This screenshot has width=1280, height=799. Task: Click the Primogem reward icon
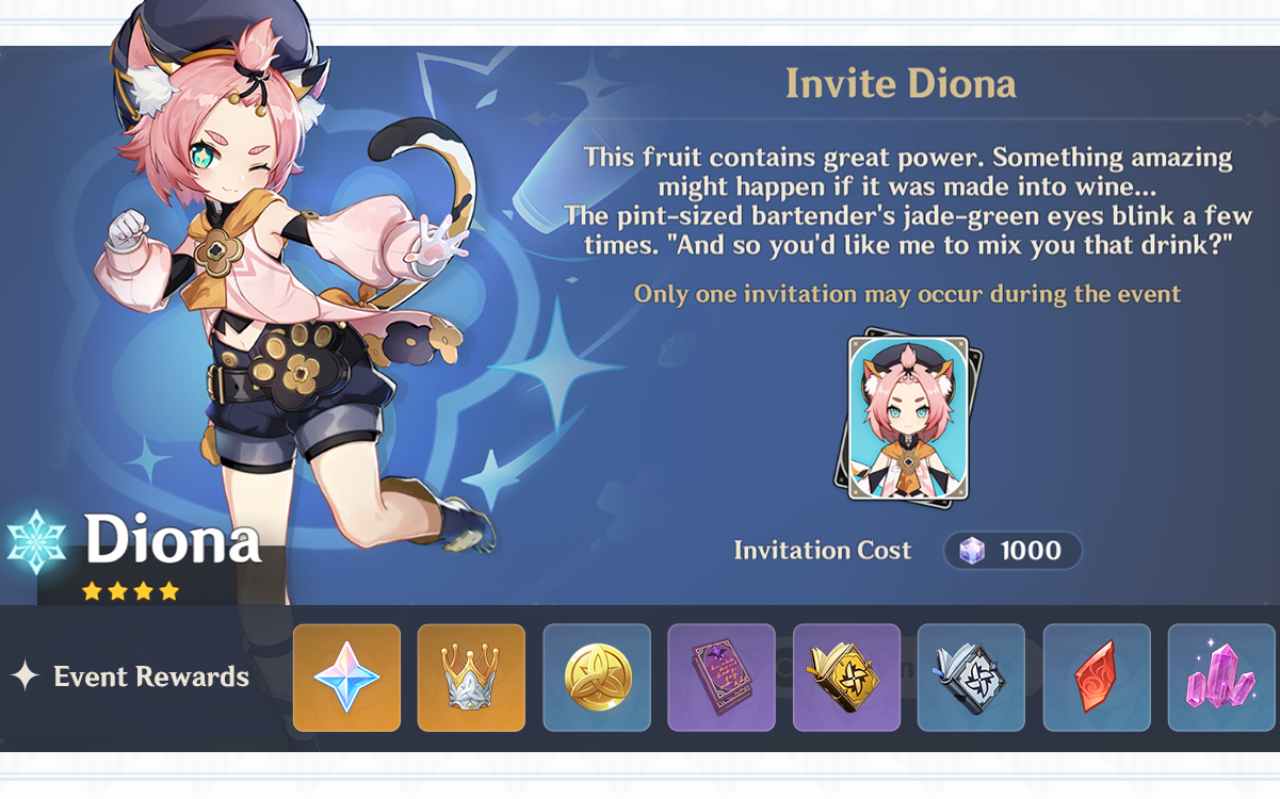347,677
